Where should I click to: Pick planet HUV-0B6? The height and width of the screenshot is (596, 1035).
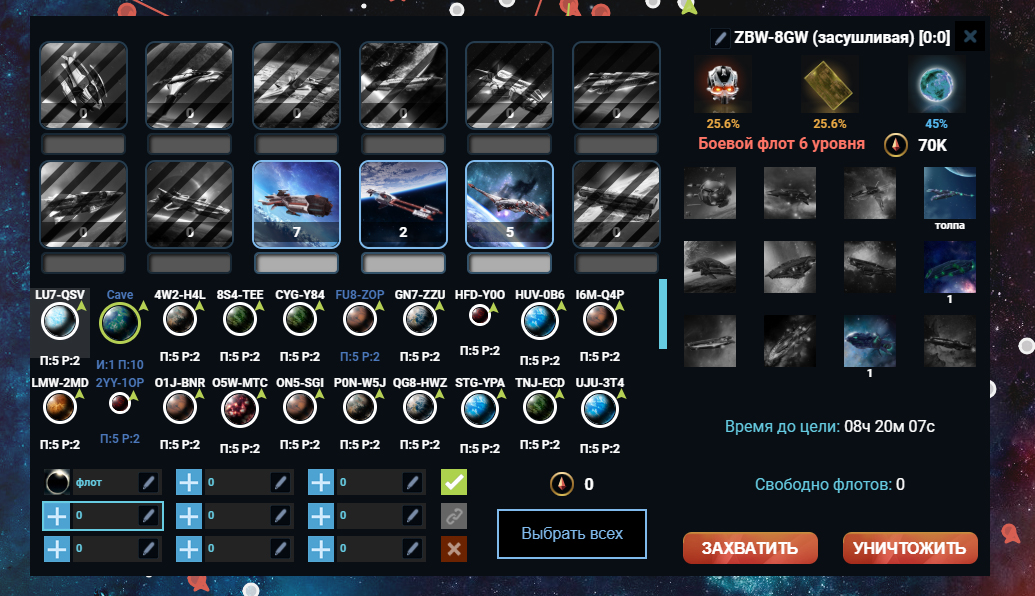(540, 322)
